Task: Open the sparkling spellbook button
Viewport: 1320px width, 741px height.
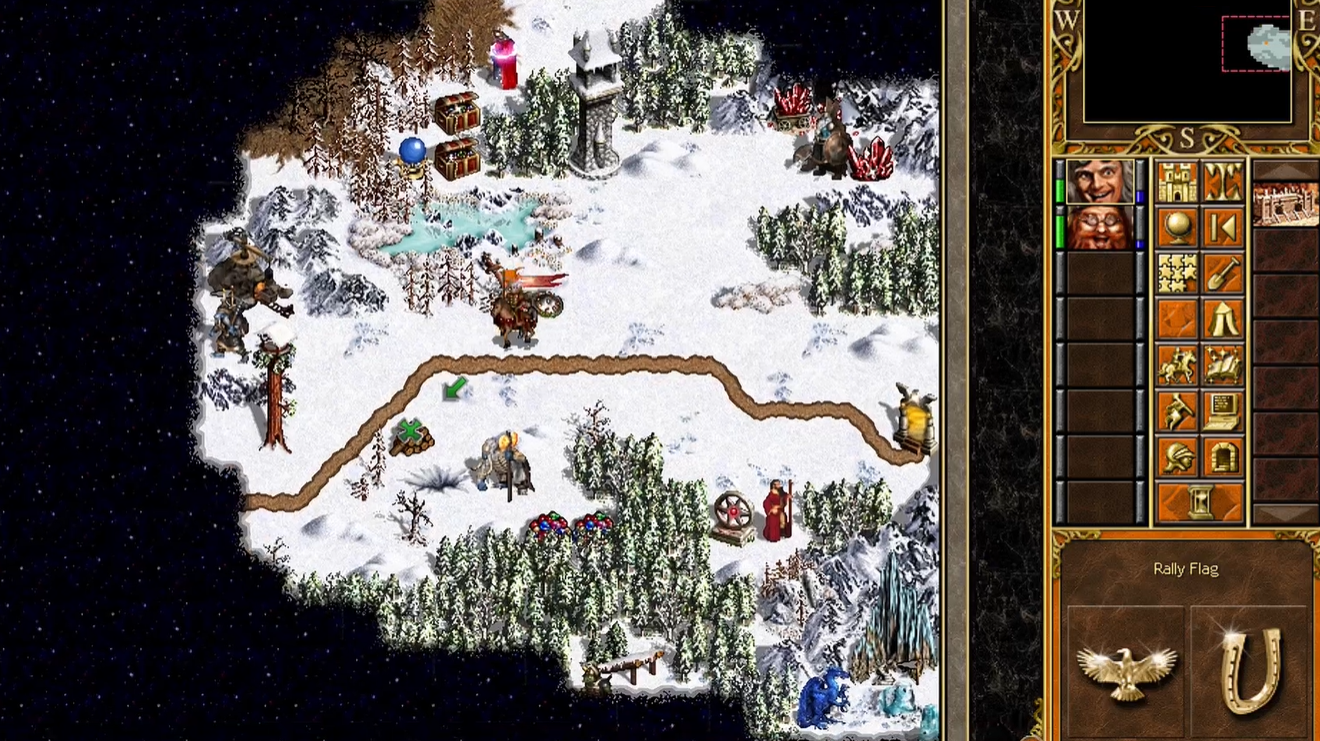Action: pos(1223,366)
